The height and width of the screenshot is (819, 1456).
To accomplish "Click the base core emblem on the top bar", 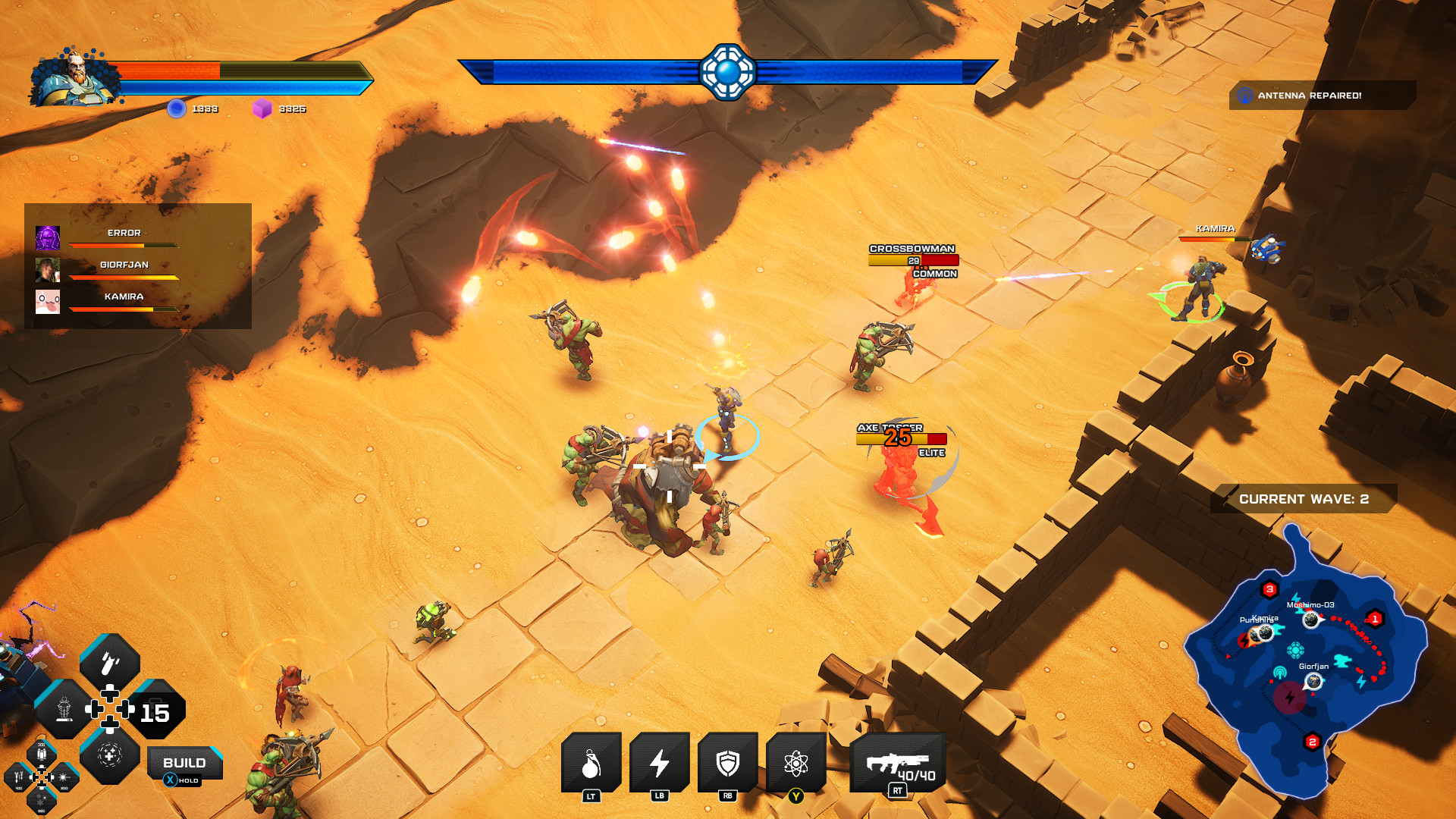I will (727, 72).
